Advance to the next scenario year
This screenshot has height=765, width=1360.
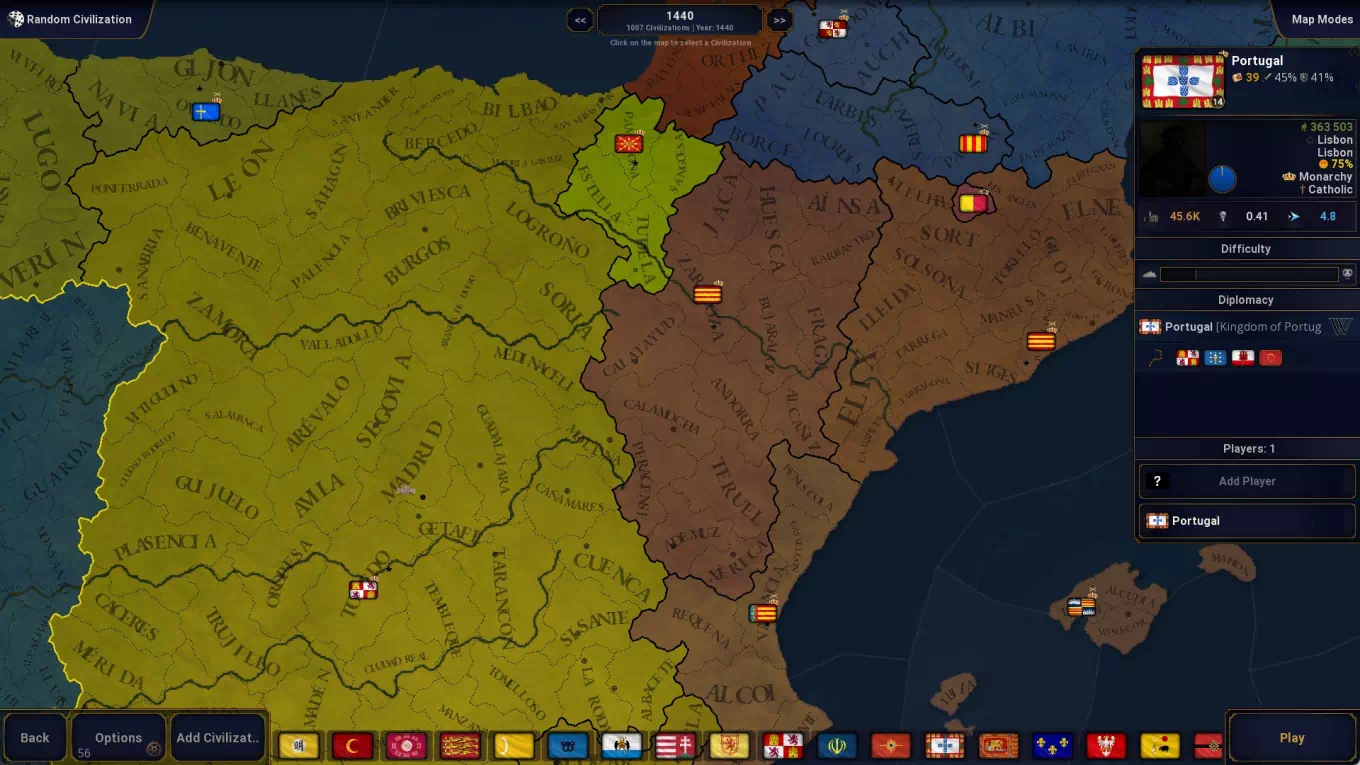click(x=779, y=20)
